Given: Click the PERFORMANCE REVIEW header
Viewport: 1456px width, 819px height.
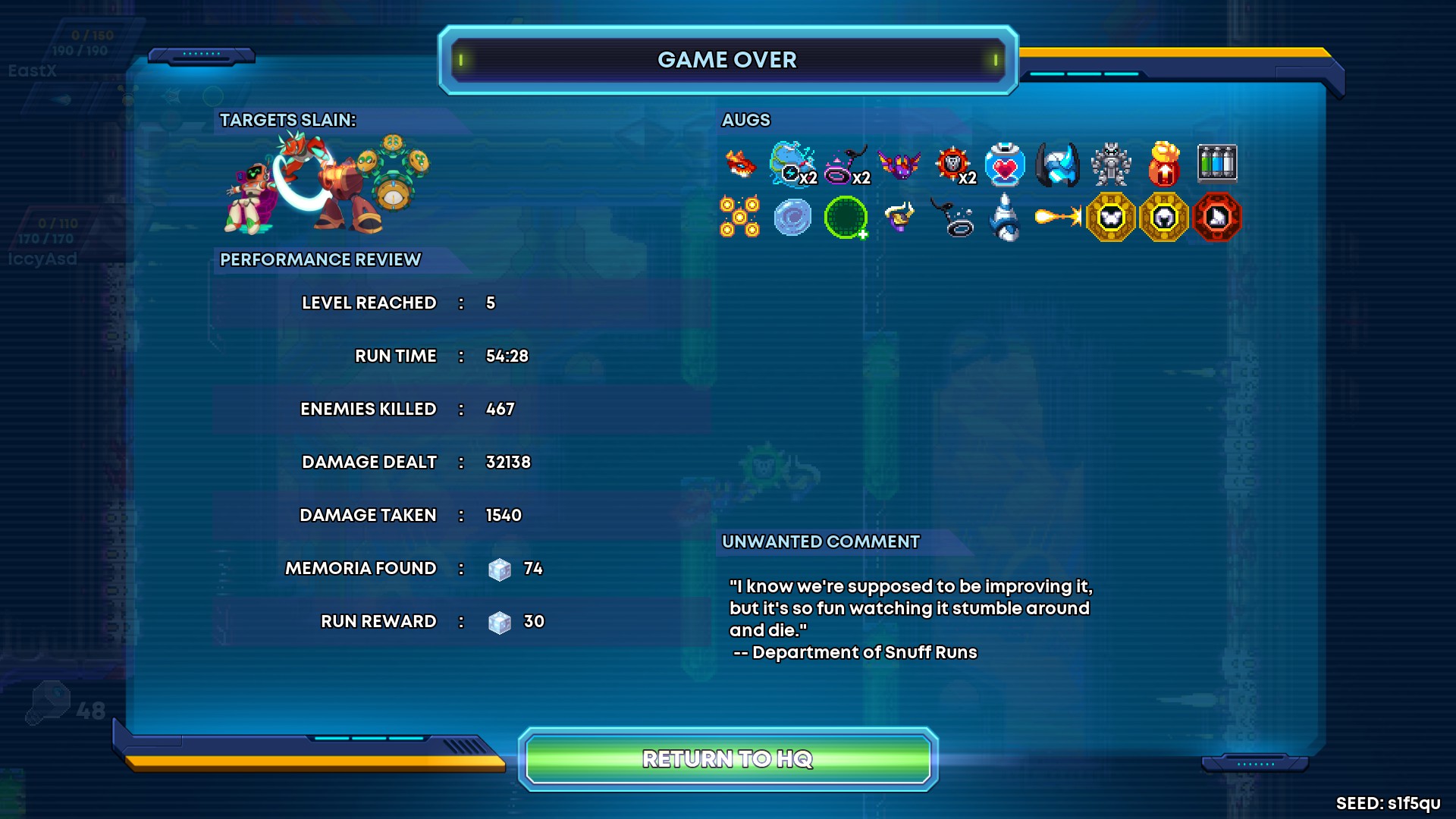Looking at the screenshot, I should click(320, 259).
